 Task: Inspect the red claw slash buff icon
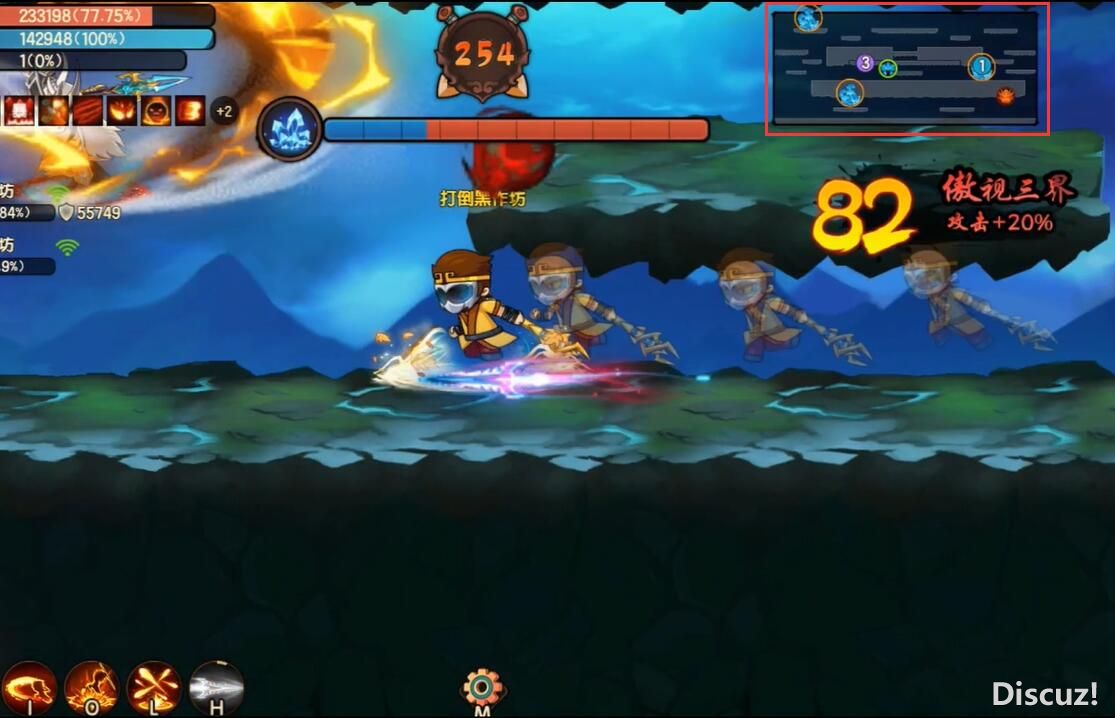pos(88,111)
